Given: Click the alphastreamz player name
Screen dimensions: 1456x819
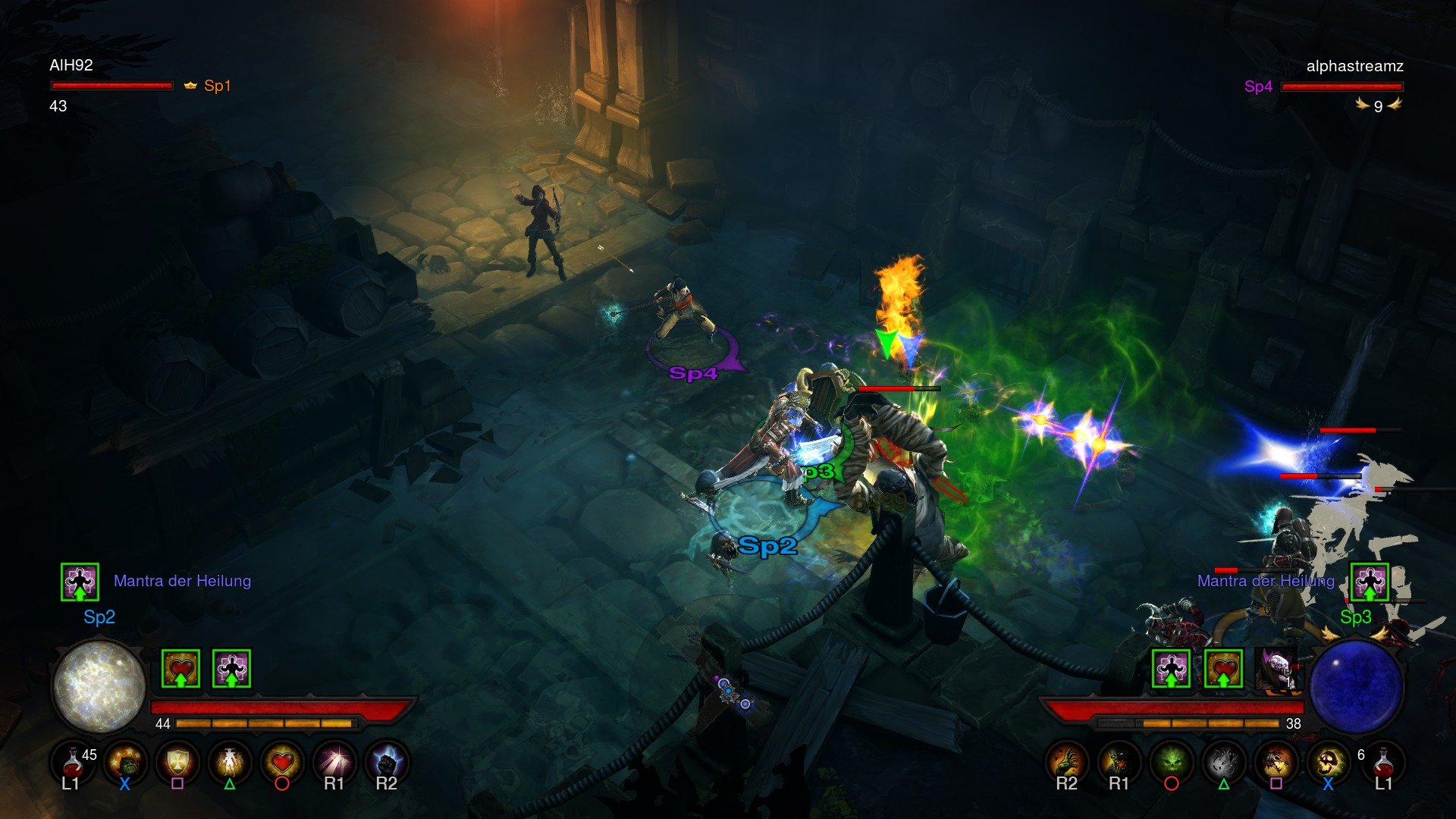Looking at the screenshot, I should coord(1354,66).
